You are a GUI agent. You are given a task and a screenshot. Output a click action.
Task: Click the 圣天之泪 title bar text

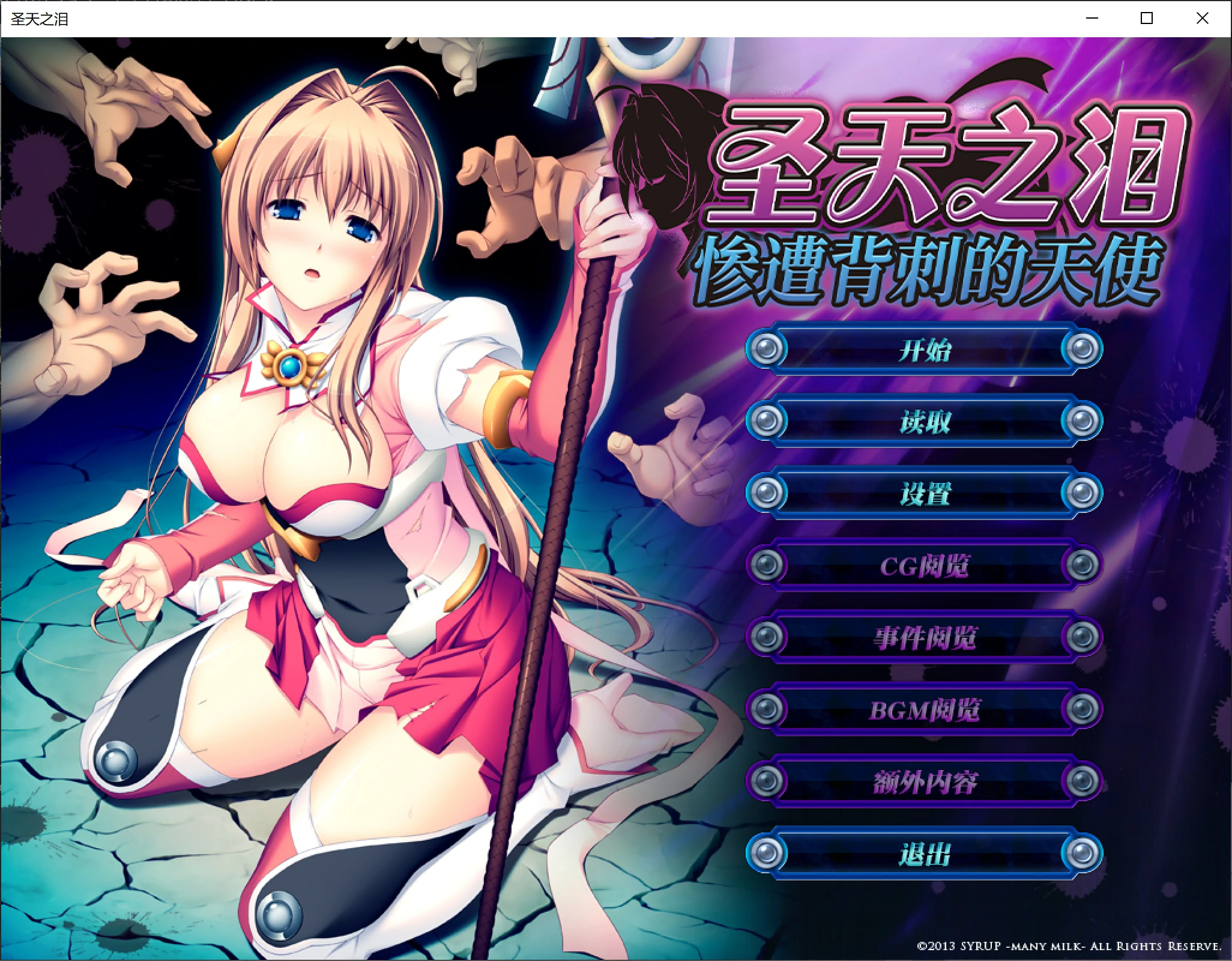click(40, 19)
